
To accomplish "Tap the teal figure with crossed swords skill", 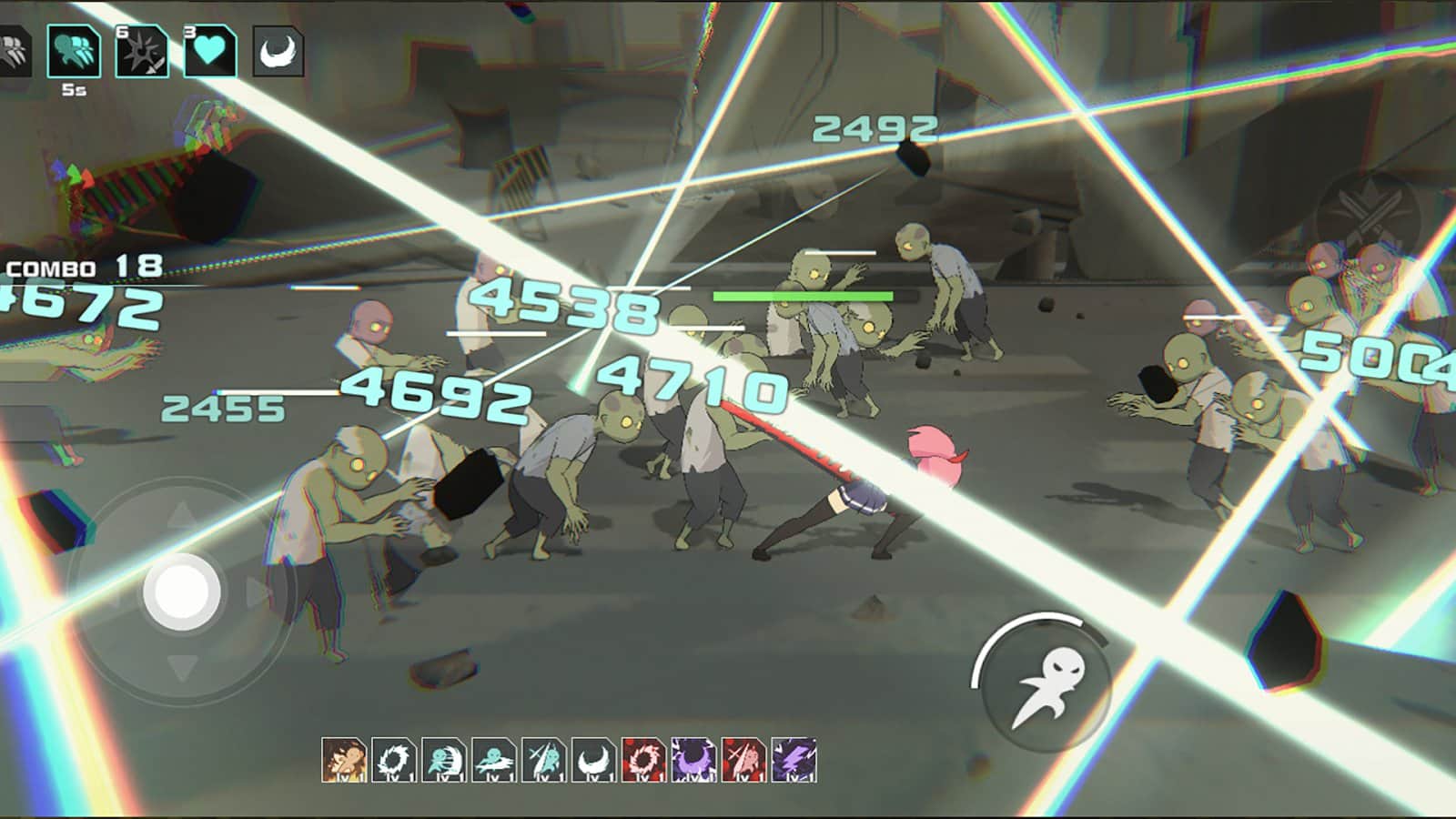I will [x=544, y=761].
